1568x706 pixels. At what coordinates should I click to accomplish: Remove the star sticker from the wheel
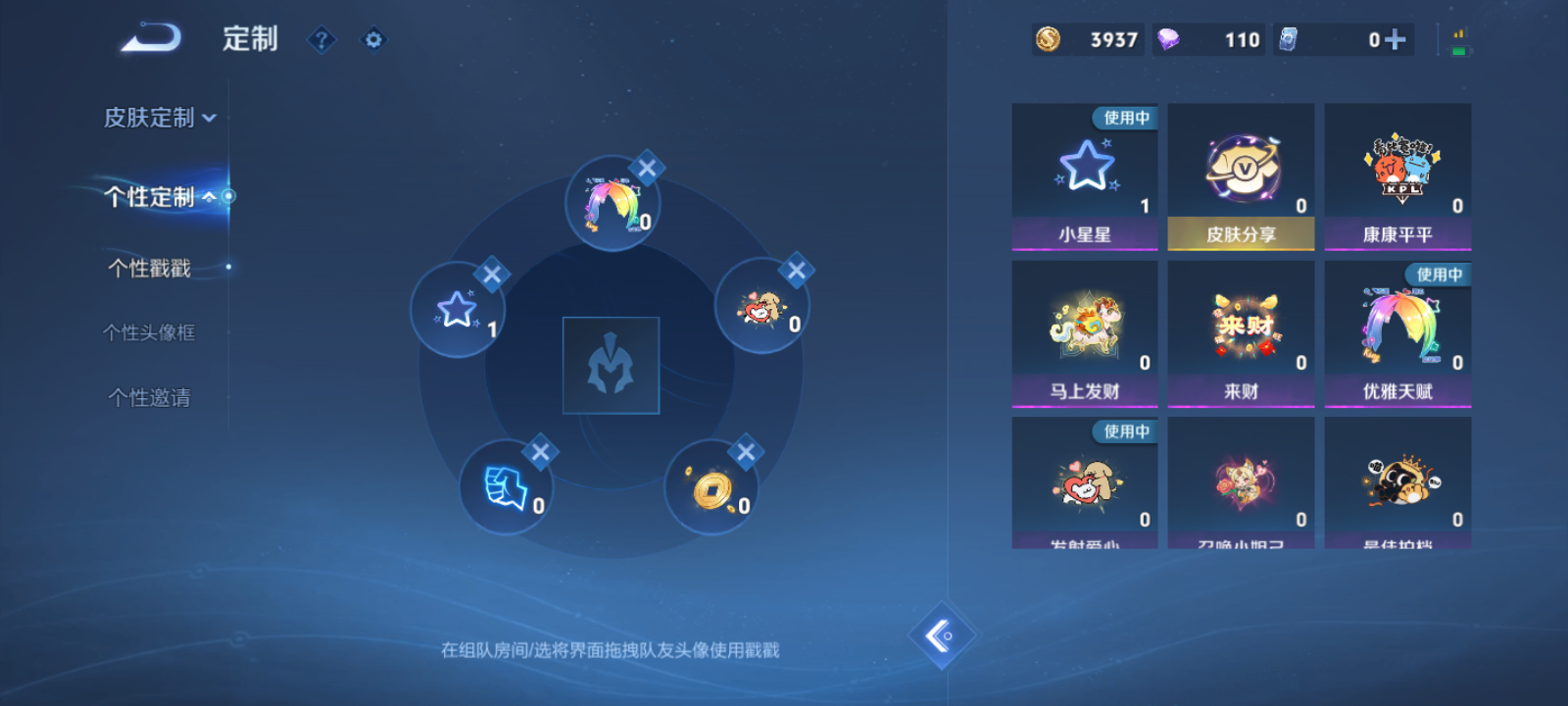pyautogui.click(x=494, y=276)
